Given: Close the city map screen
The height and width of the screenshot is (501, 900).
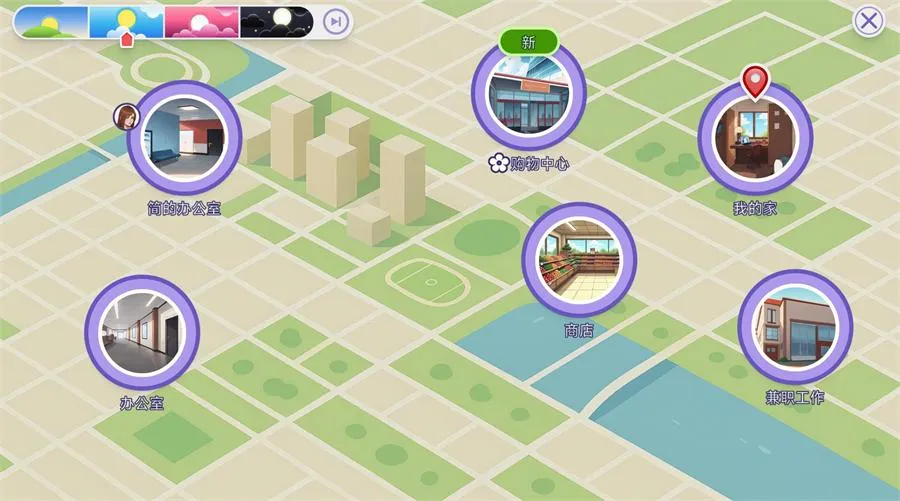Looking at the screenshot, I should click(868, 21).
